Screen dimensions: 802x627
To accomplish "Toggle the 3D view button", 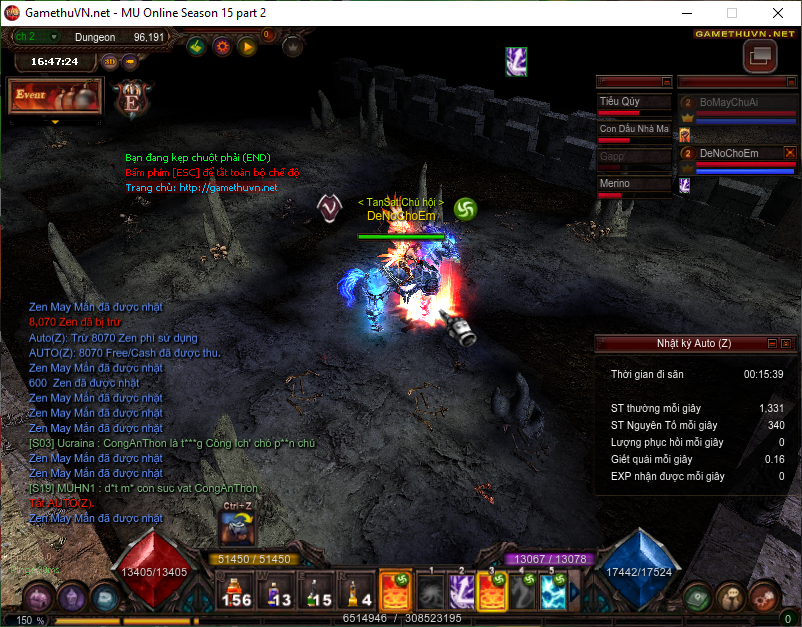I will coord(110,61).
